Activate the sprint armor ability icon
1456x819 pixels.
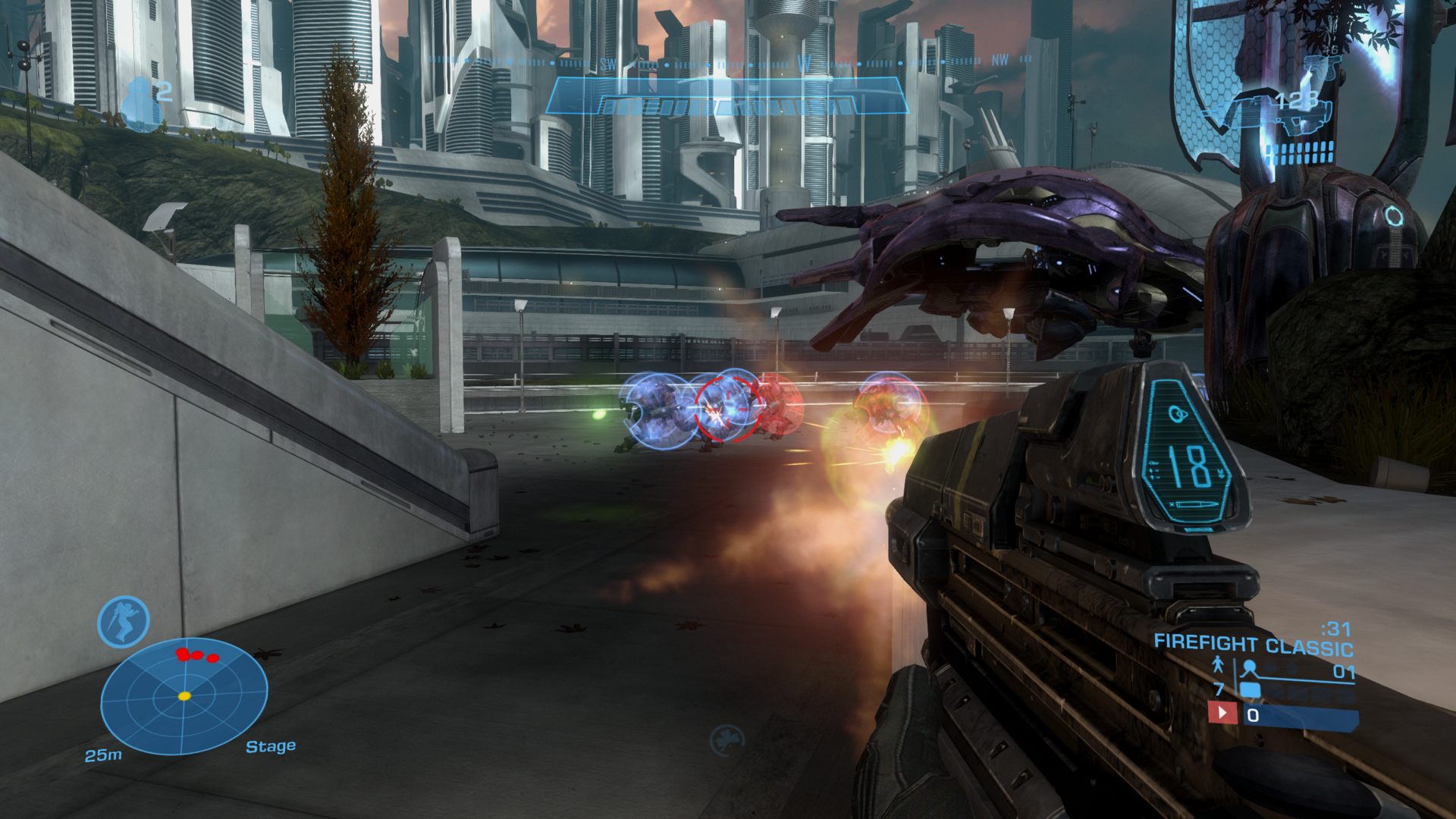point(124,622)
